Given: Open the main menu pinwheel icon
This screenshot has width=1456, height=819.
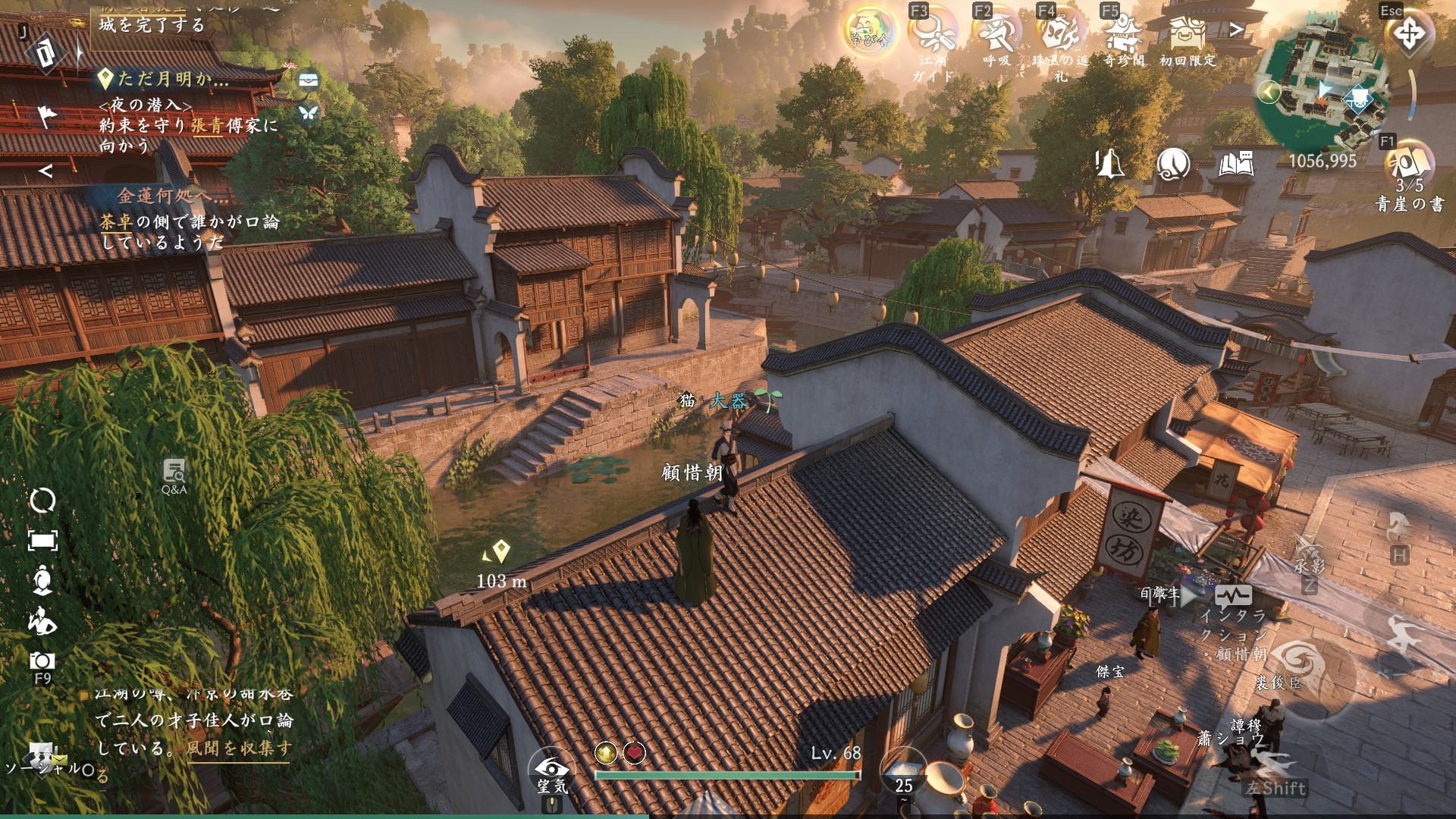Looking at the screenshot, I should point(1409,33).
